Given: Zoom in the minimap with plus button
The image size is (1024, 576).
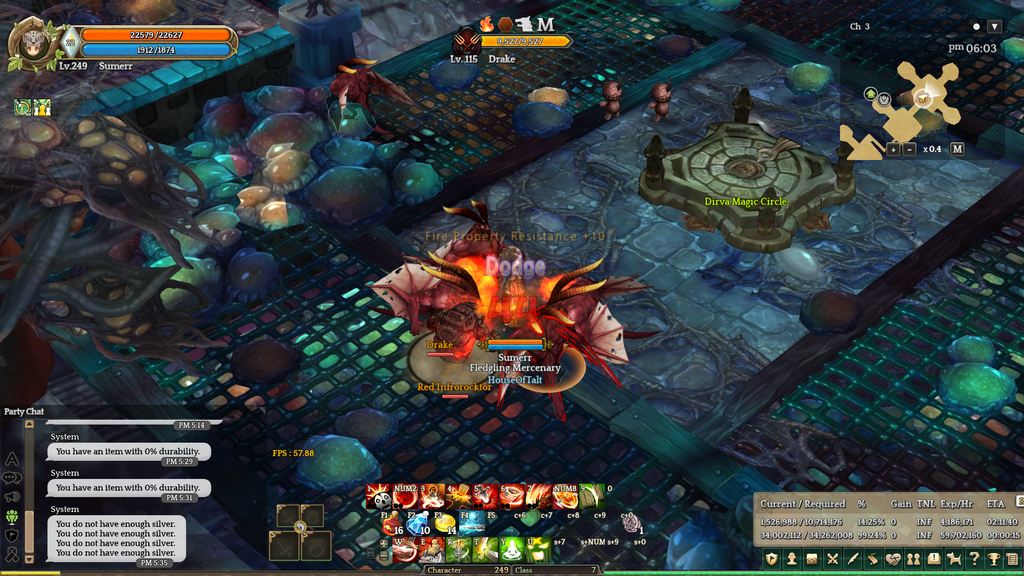Looking at the screenshot, I should click(x=893, y=149).
